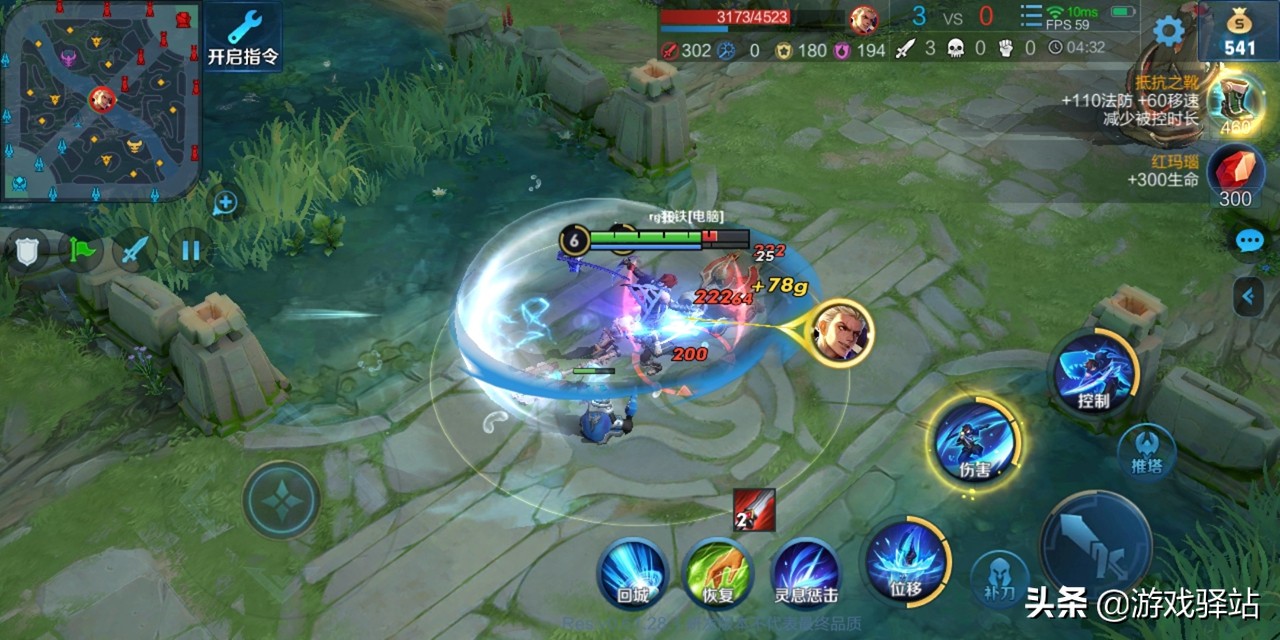Tap the 推塔 tower attack button
The width and height of the screenshot is (1280, 640).
1146,449
